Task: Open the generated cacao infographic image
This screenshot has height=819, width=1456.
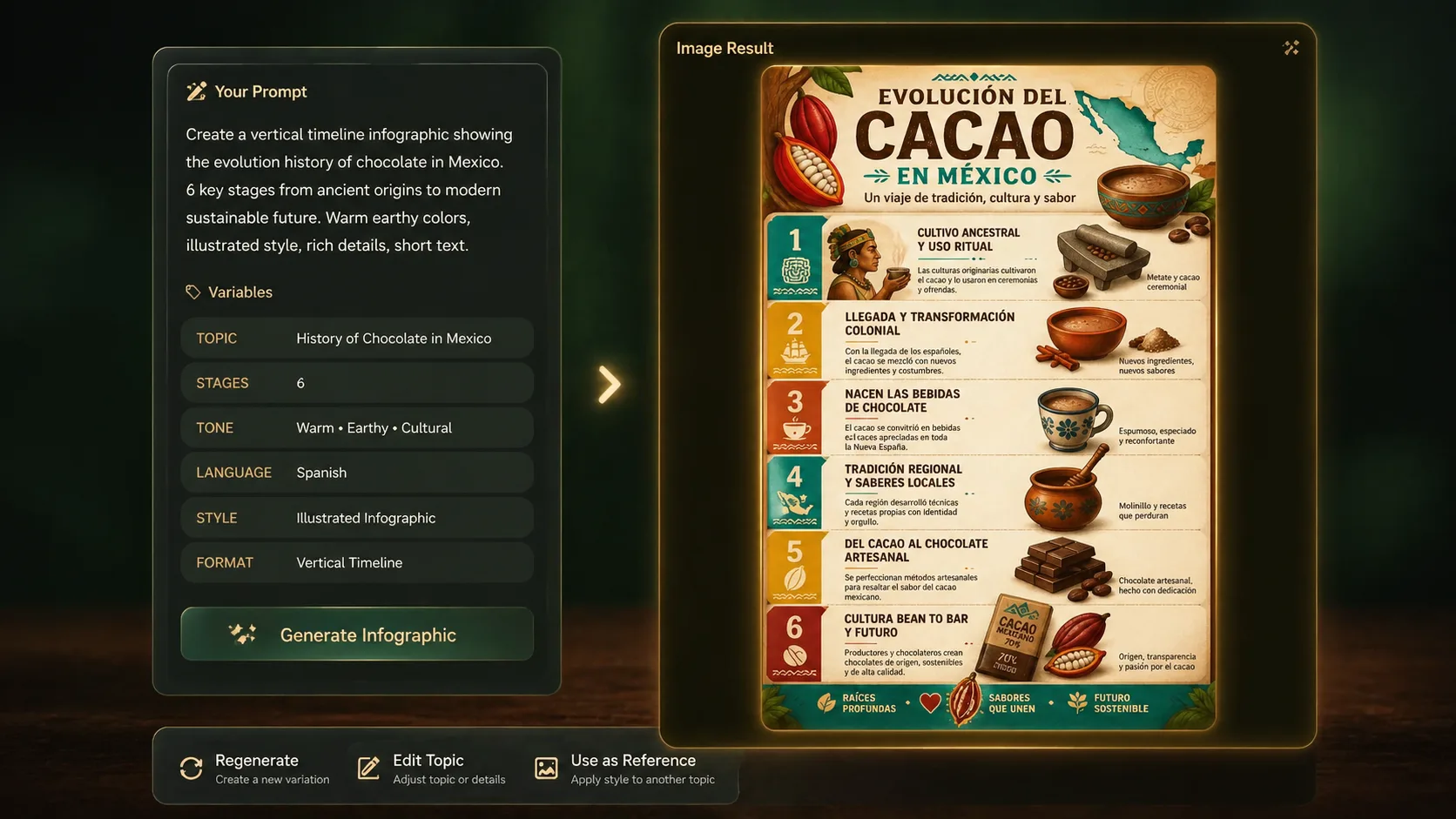Action: click(988, 398)
